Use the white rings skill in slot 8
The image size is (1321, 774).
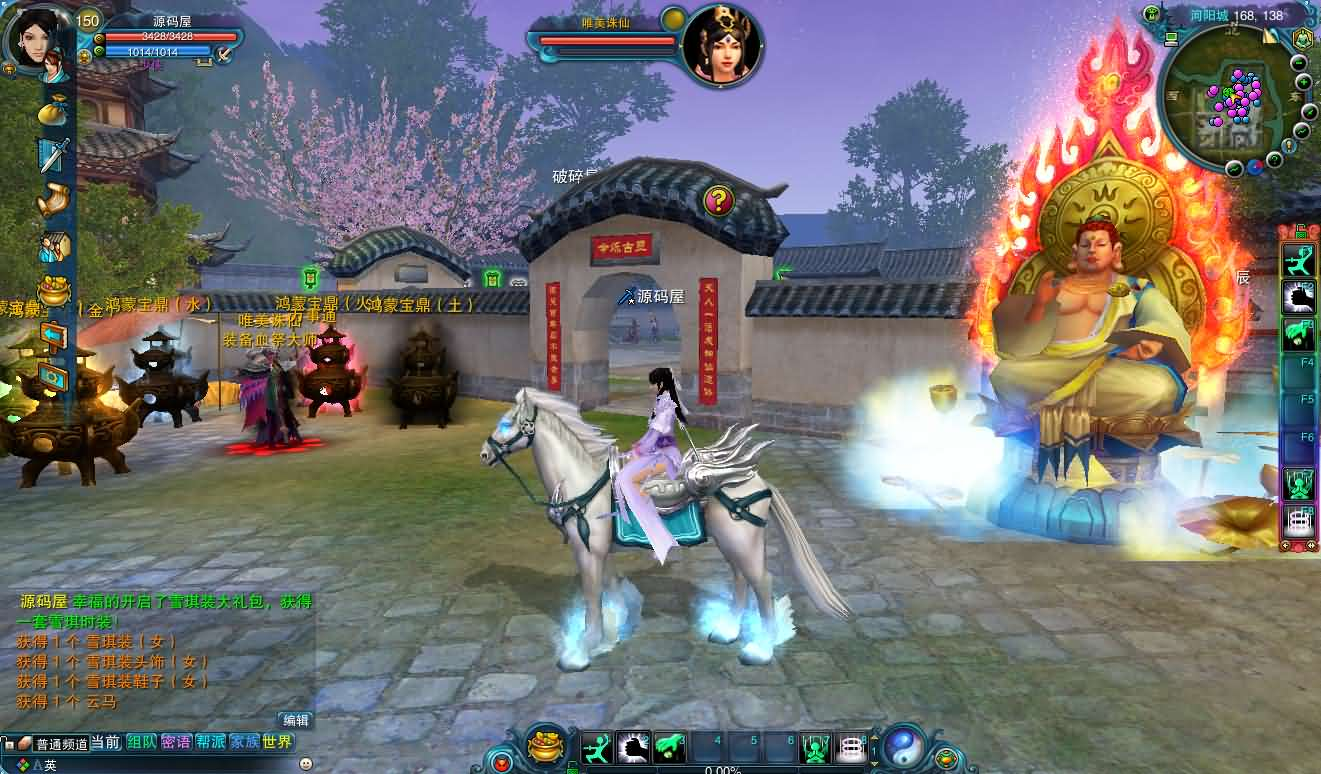tap(851, 747)
